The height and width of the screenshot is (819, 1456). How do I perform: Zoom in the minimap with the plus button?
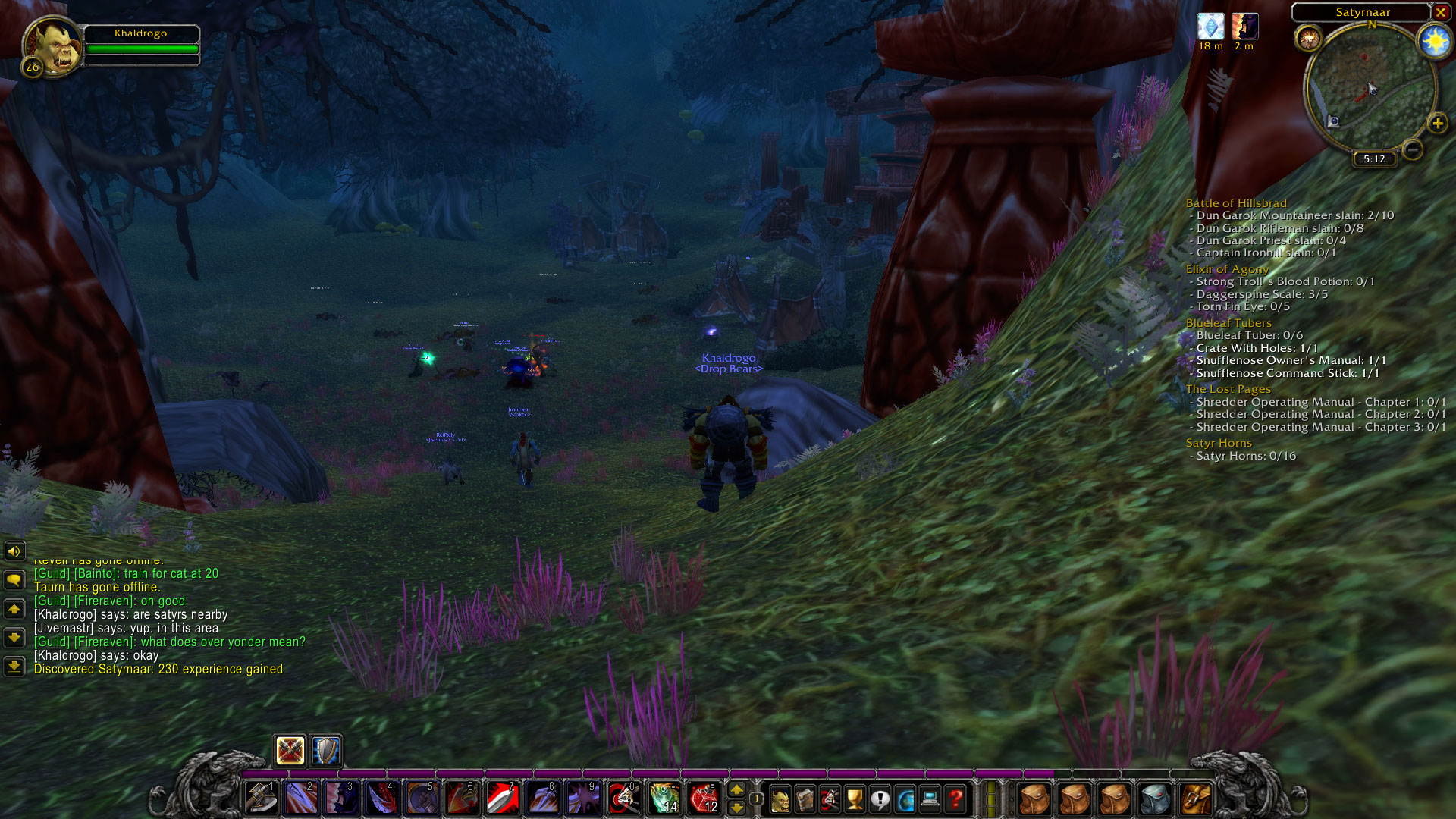(x=1438, y=121)
